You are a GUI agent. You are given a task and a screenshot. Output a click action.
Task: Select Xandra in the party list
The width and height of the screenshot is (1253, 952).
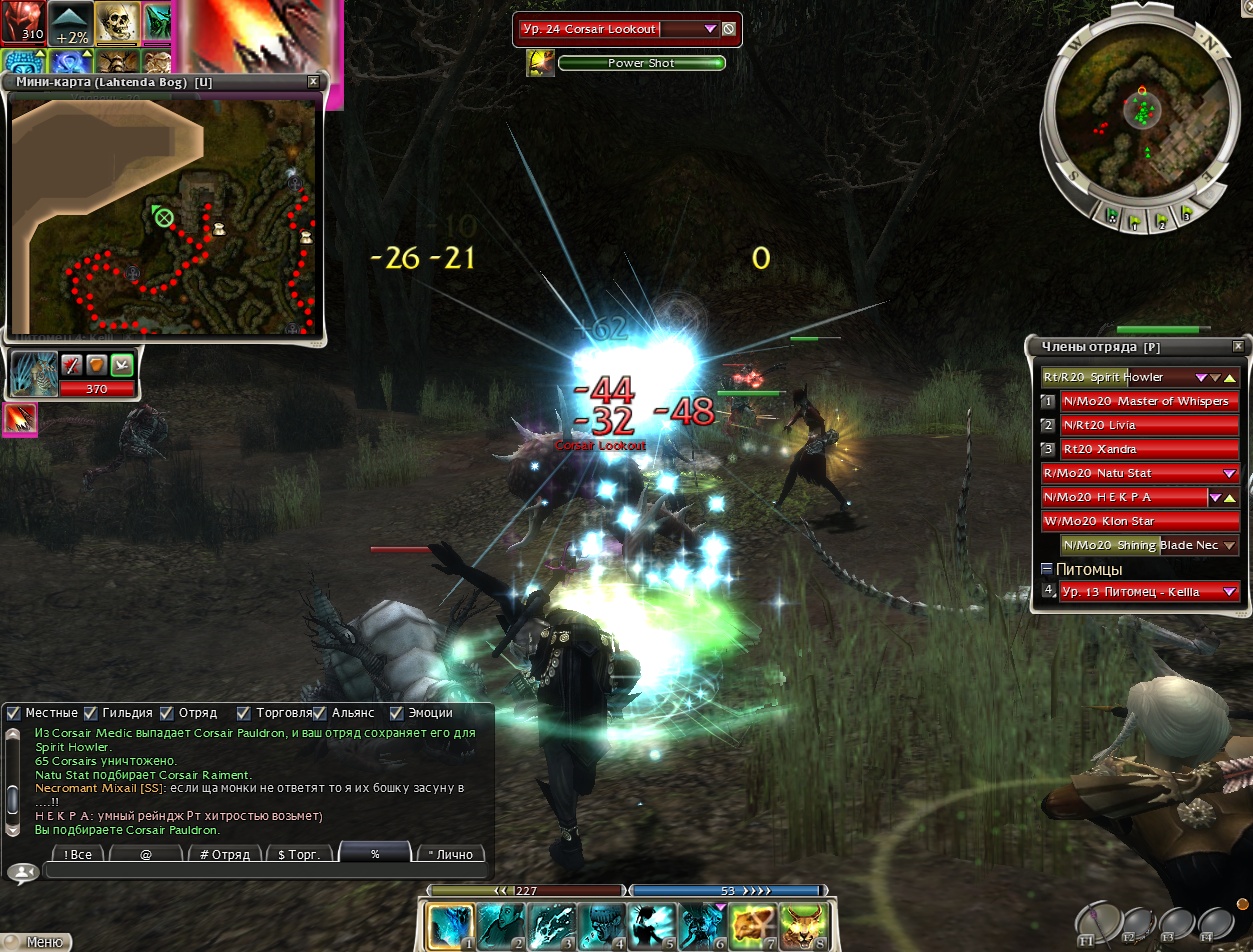[x=1149, y=449]
